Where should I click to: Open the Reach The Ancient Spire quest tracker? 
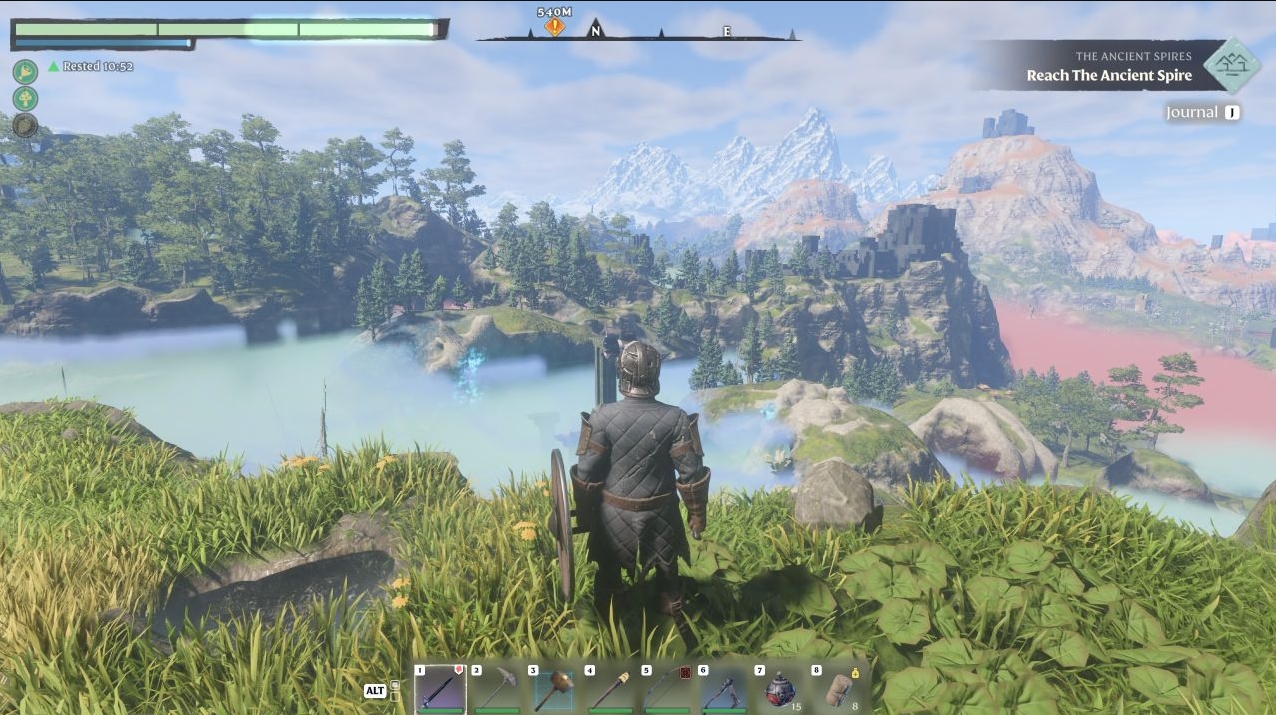click(1109, 66)
